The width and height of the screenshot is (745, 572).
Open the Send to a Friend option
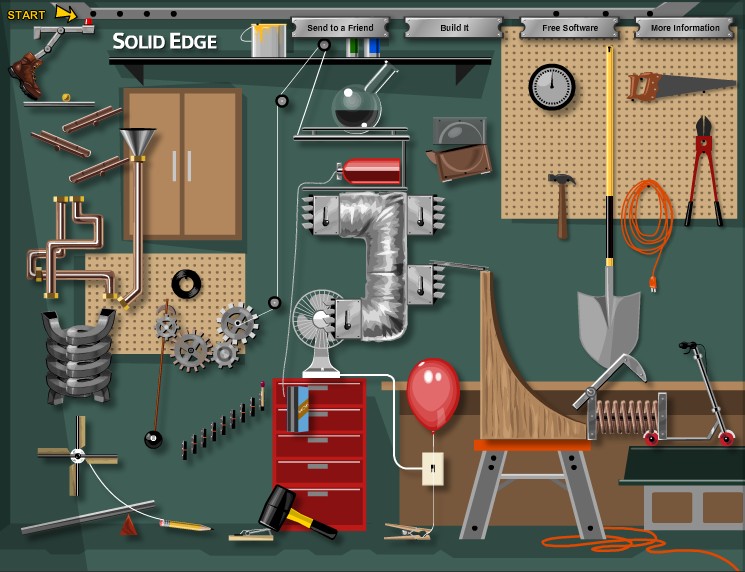pos(340,28)
